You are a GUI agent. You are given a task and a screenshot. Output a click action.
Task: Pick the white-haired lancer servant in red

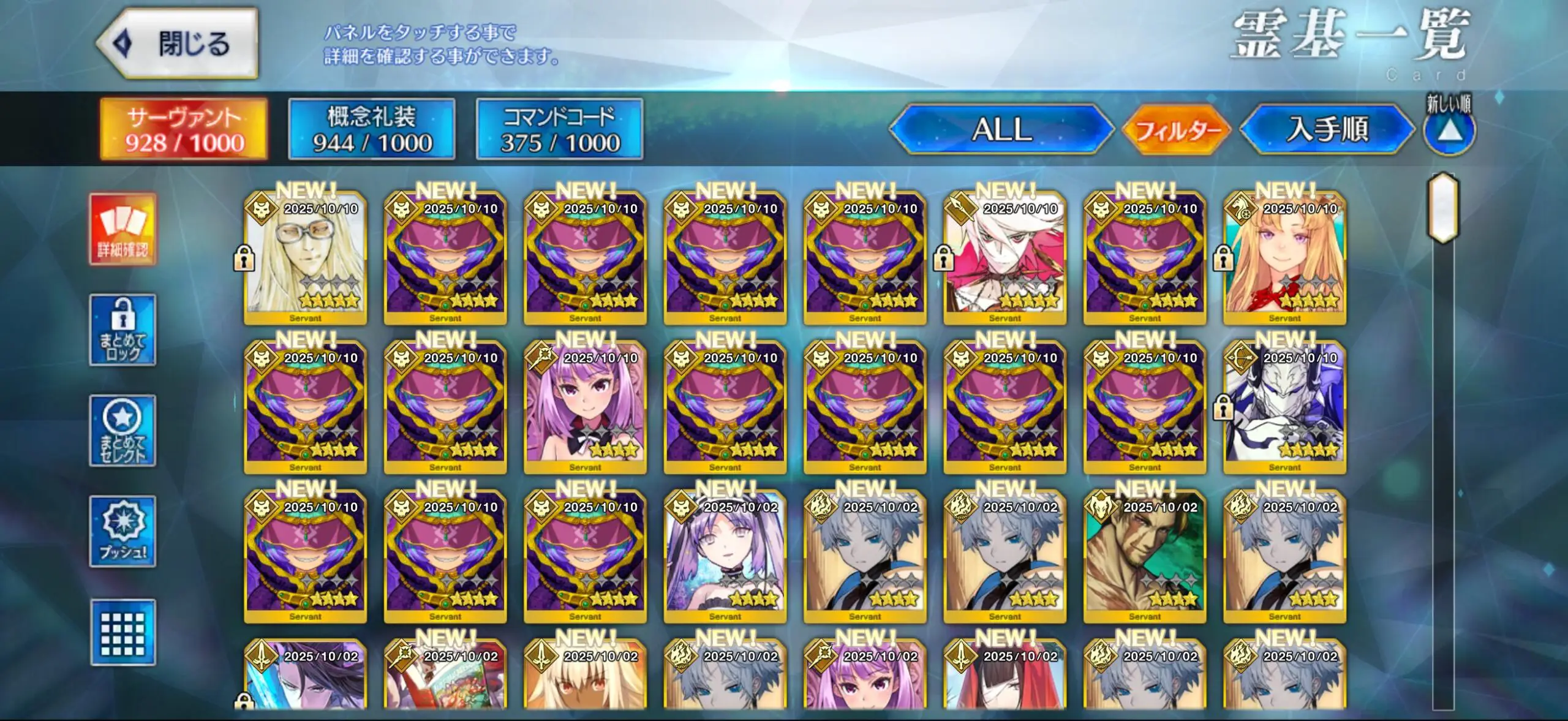tap(1005, 259)
